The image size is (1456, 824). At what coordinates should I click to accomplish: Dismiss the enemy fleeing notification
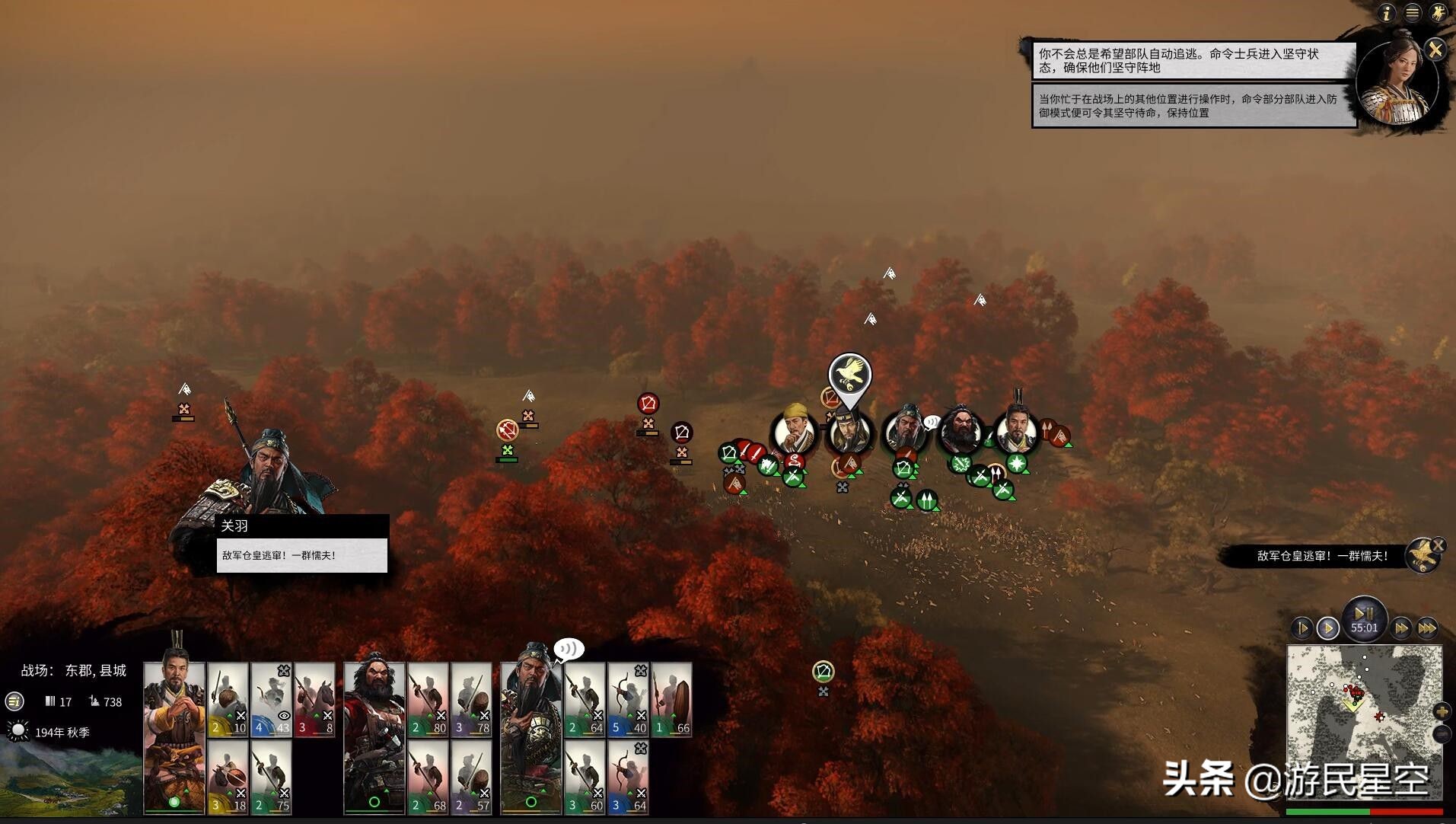click(x=1438, y=545)
